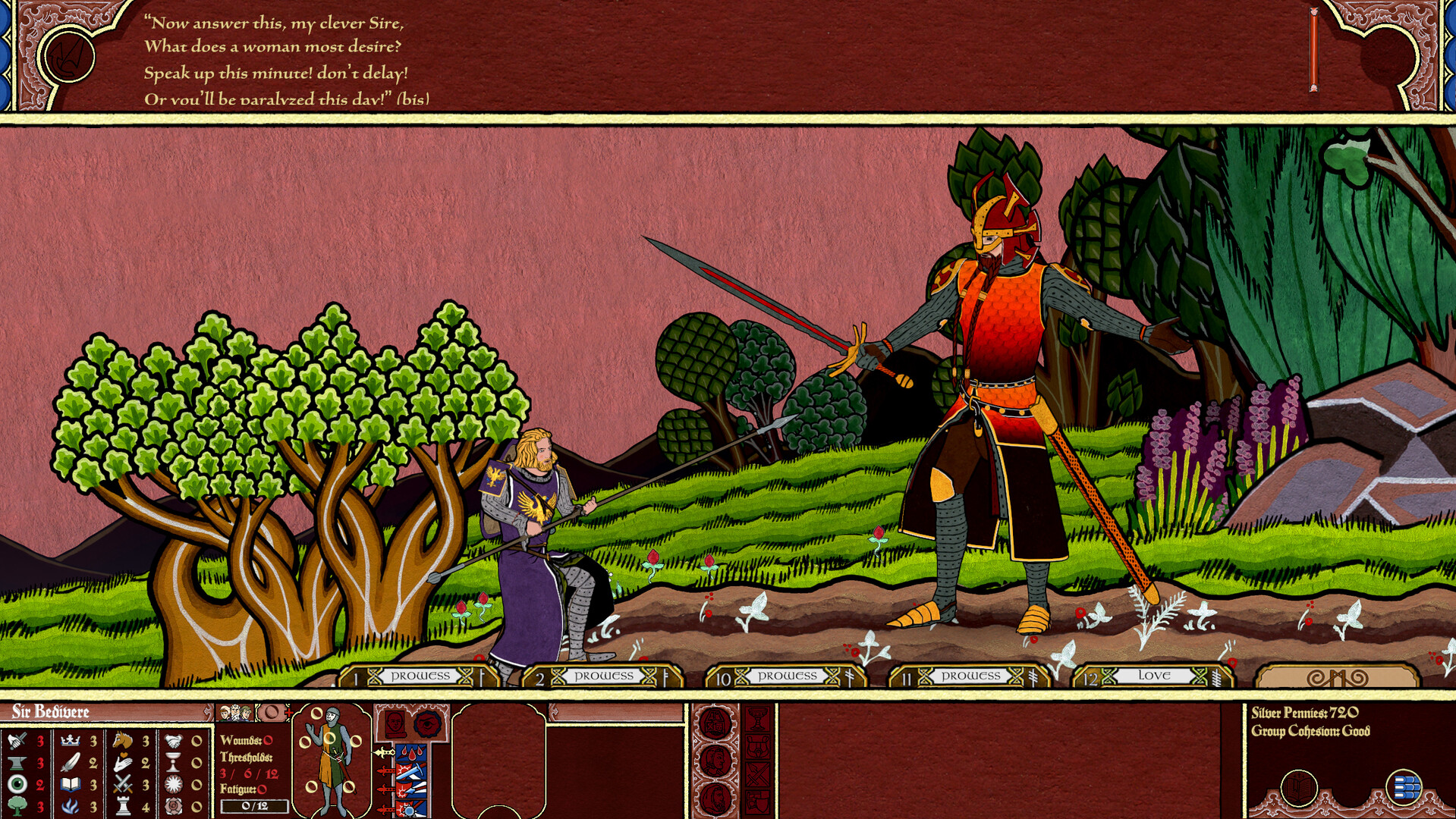
Task: Toggle the first empty wound ring slot
Action: (317, 713)
